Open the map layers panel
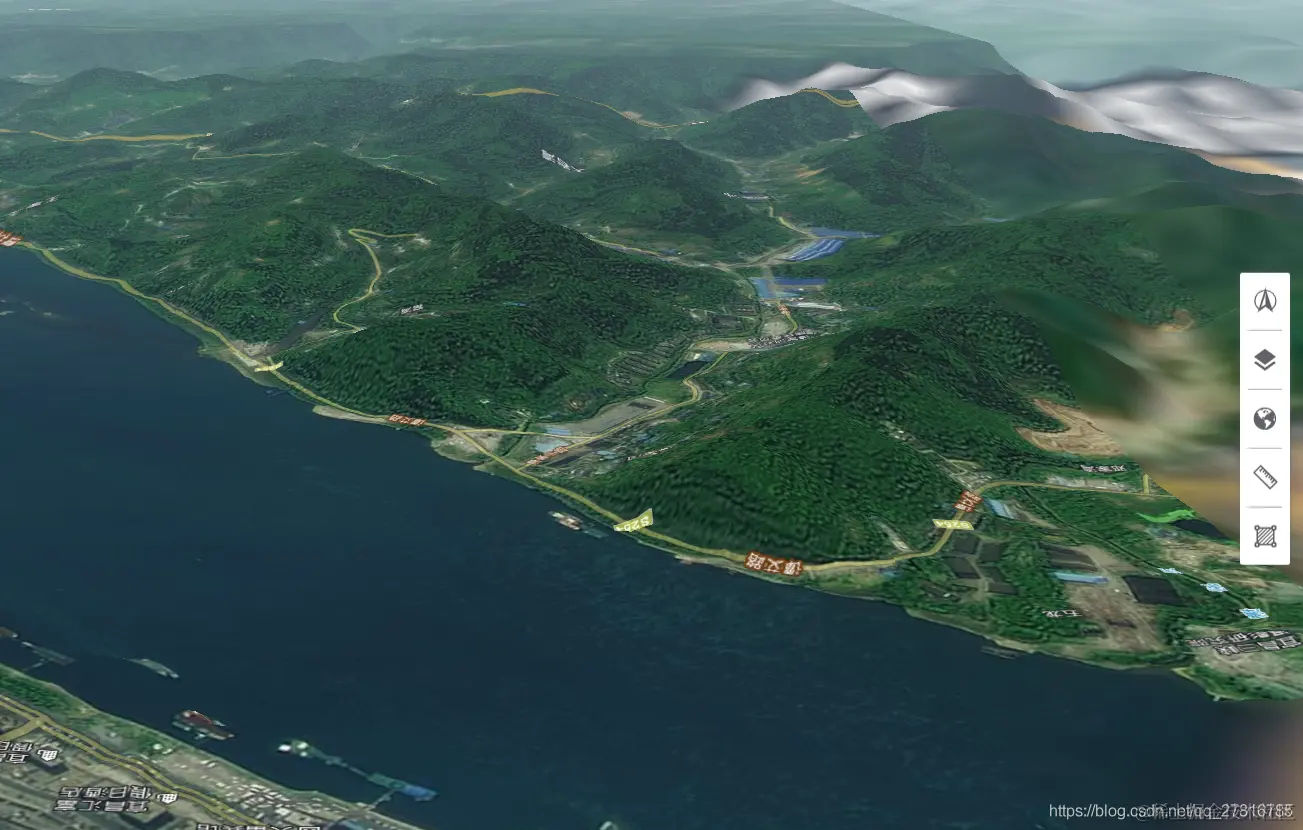 [1265, 359]
